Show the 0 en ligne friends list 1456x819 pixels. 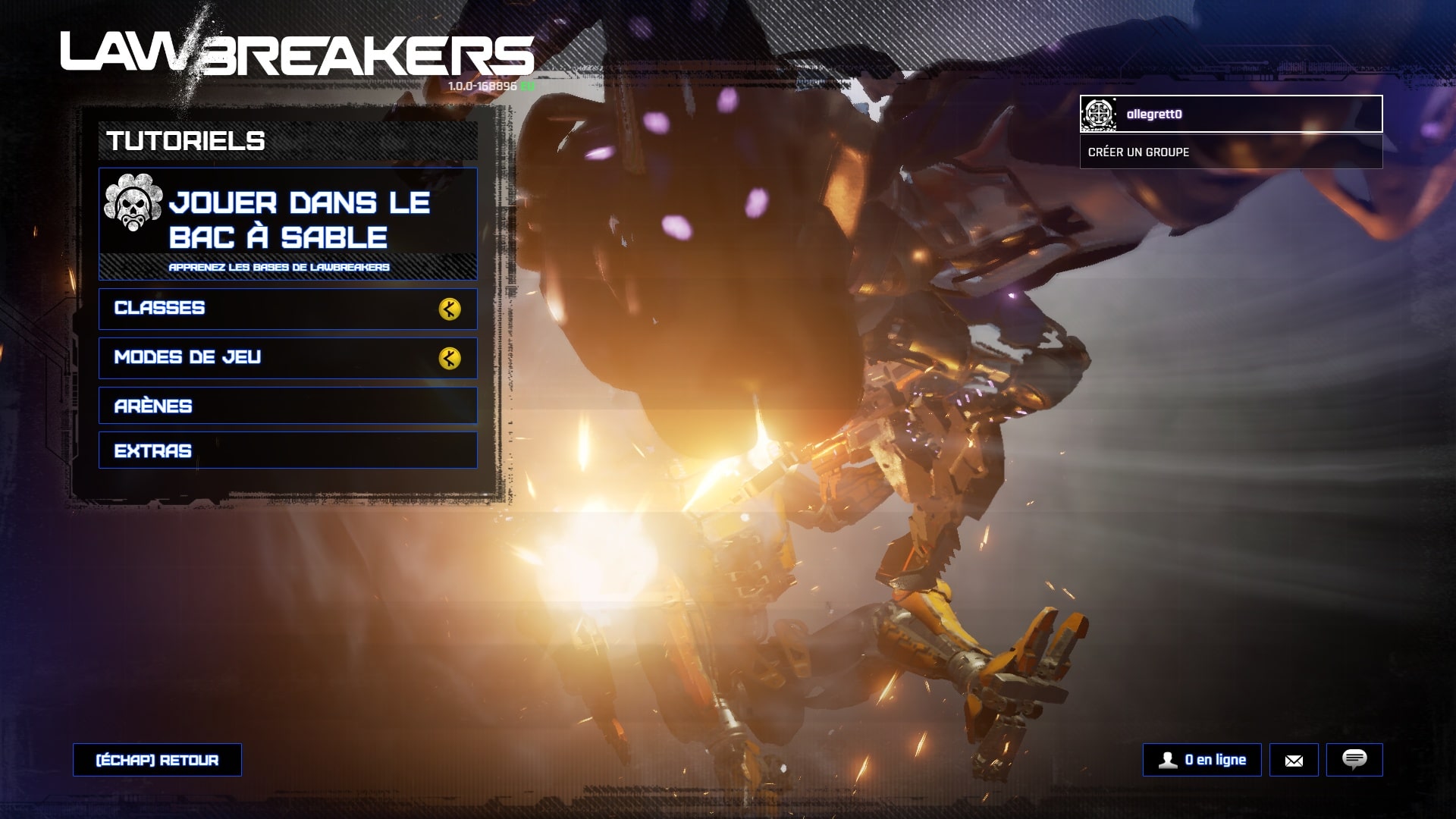point(1202,760)
